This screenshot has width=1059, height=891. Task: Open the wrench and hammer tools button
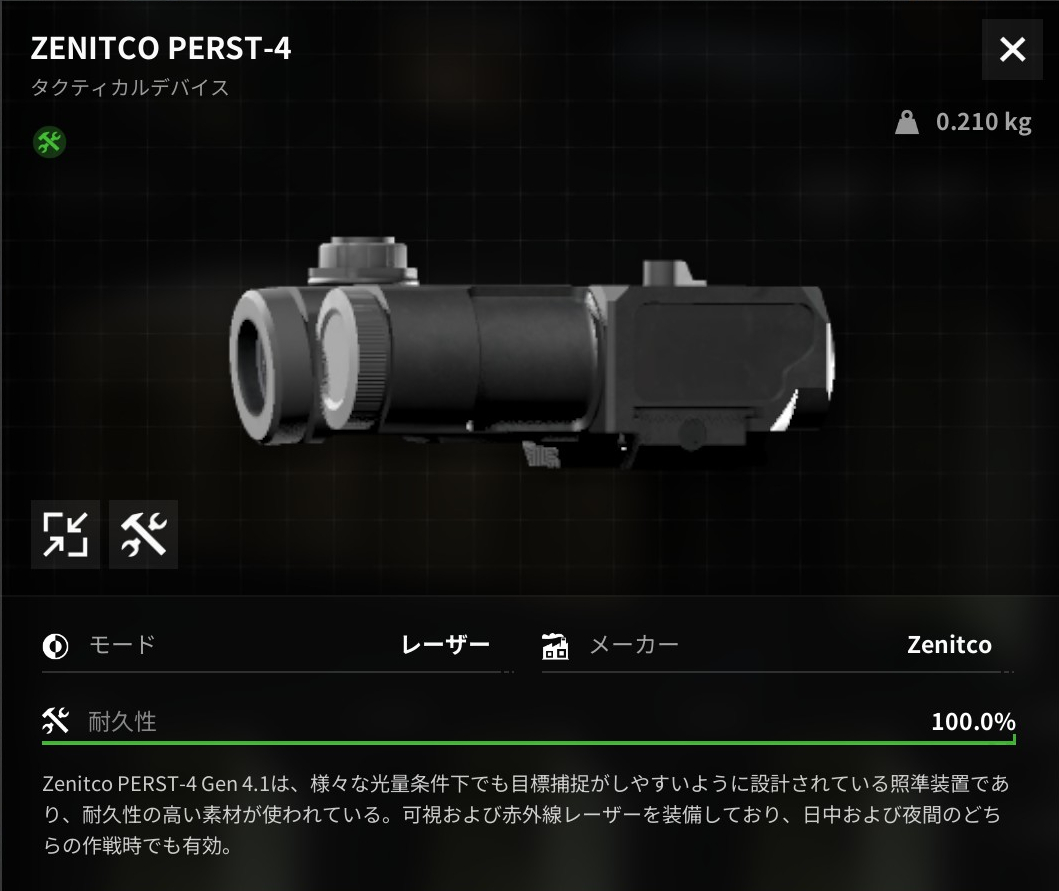(x=143, y=534)
